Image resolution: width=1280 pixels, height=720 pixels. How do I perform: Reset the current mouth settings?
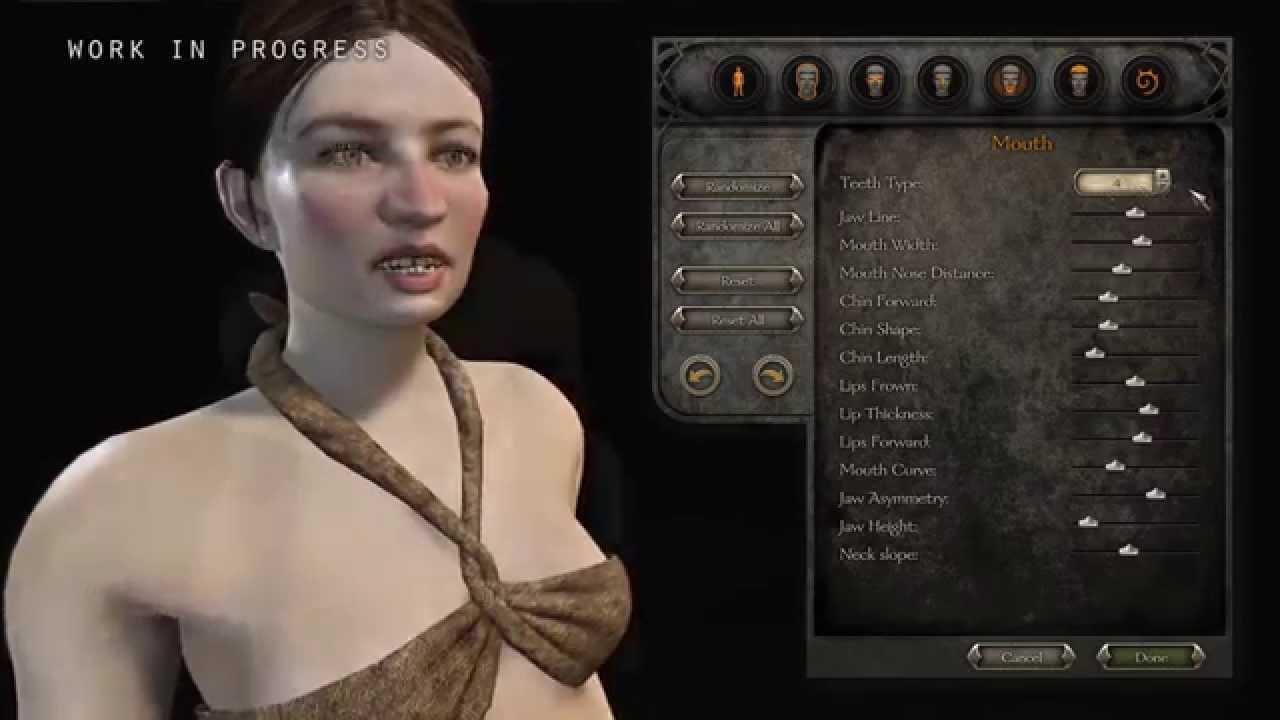coord(737,281)
